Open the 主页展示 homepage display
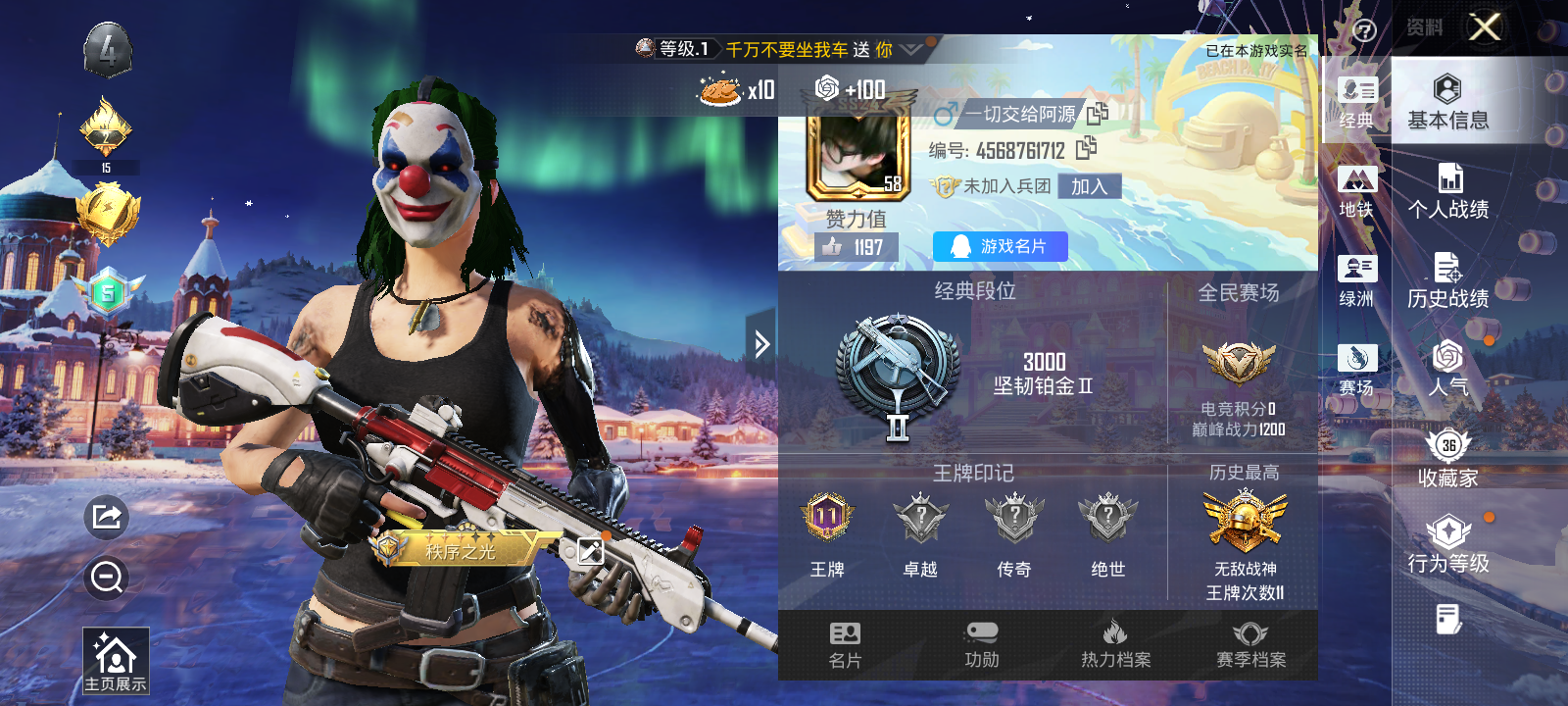 116,662
